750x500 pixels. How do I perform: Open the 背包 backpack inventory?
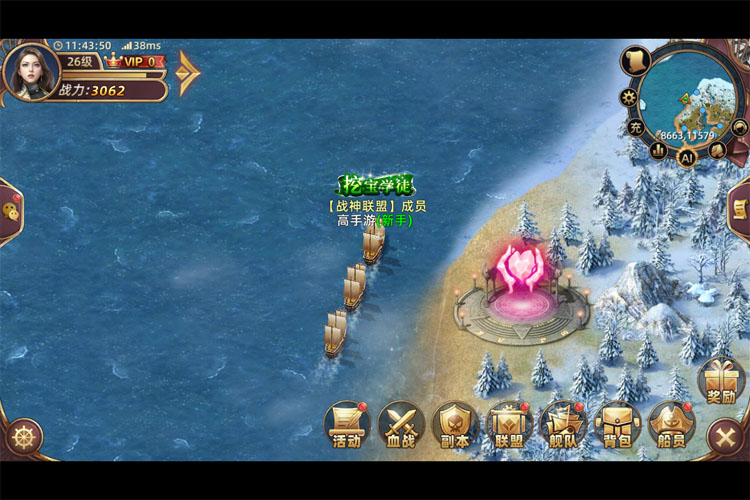tap(617, 425)
